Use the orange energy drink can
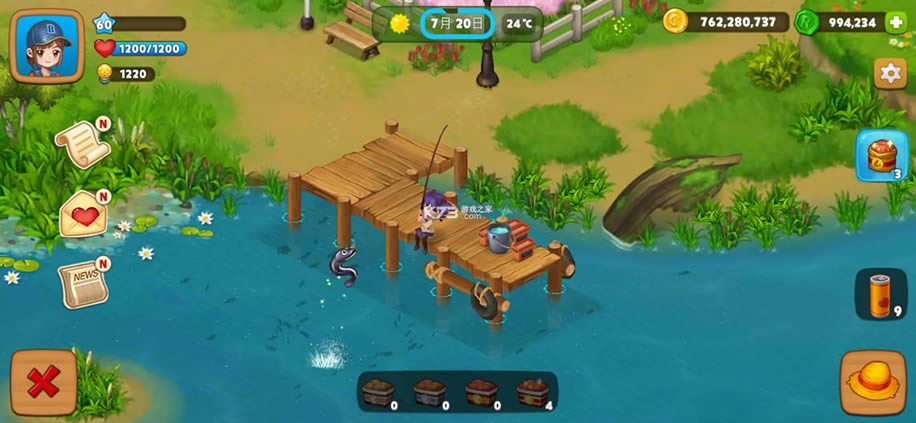916x423 pixels. coord(880,295)
